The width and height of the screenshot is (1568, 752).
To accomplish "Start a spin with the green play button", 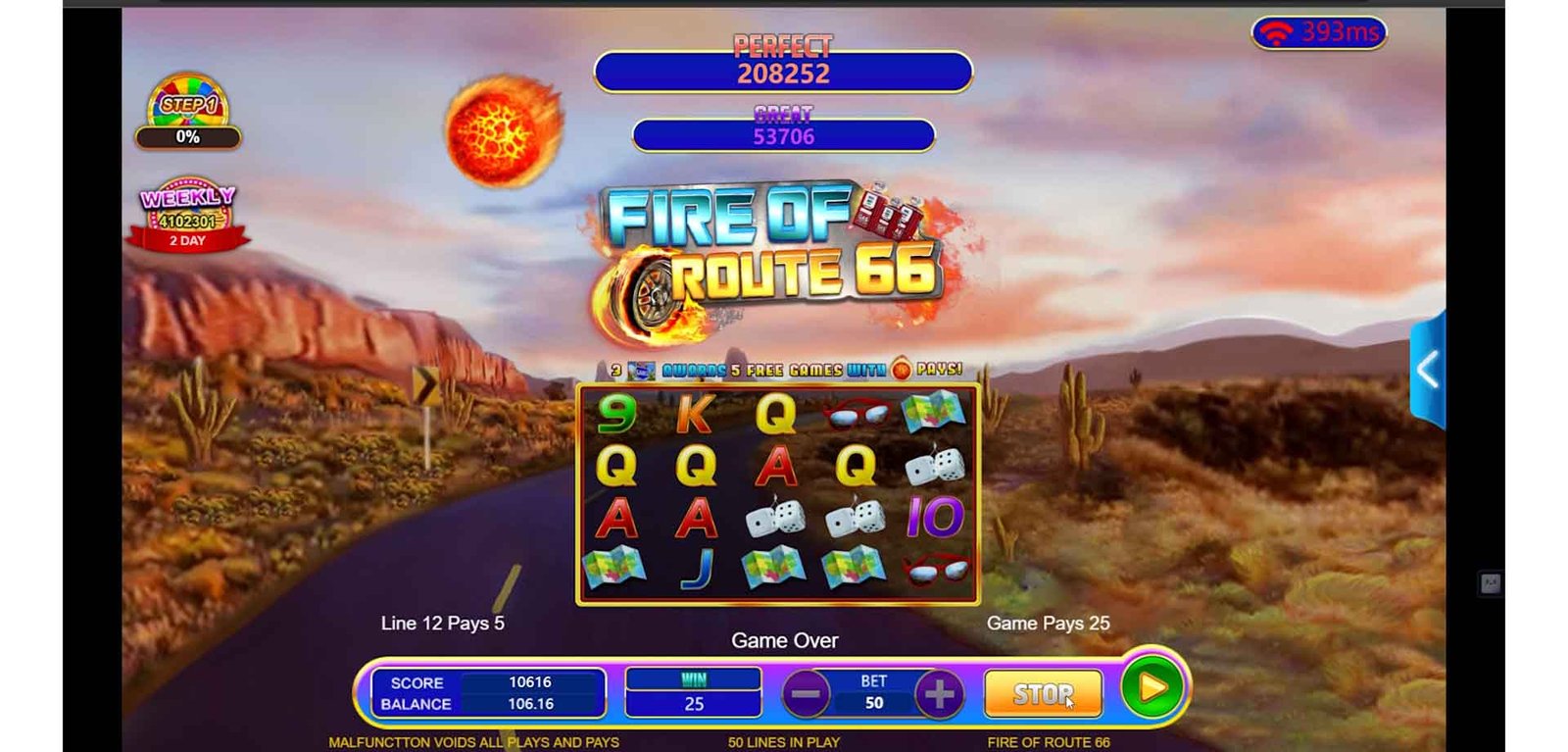I will [x=1152, y=688].
